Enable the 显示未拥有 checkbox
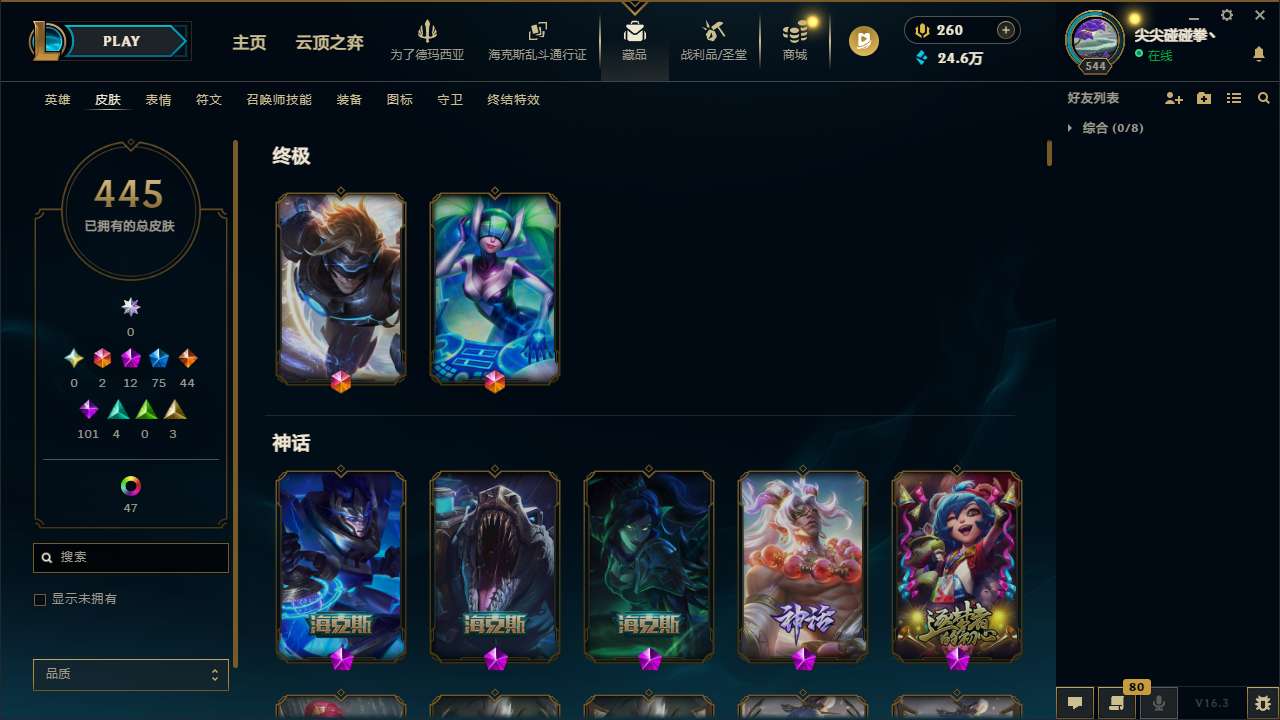Viewport: 1280px width, 720px height. (40, 599)
